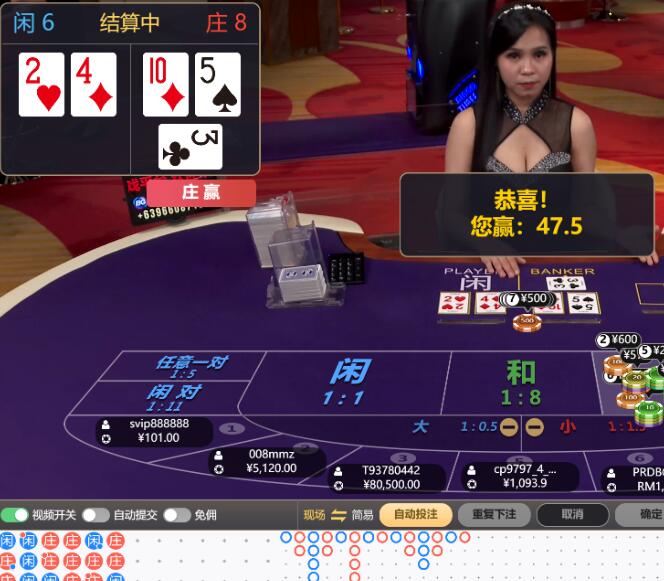Viewport: 664px width, 581px height.
Task: Confirm the bet with 确定
Action: click(x=650, y=515)
